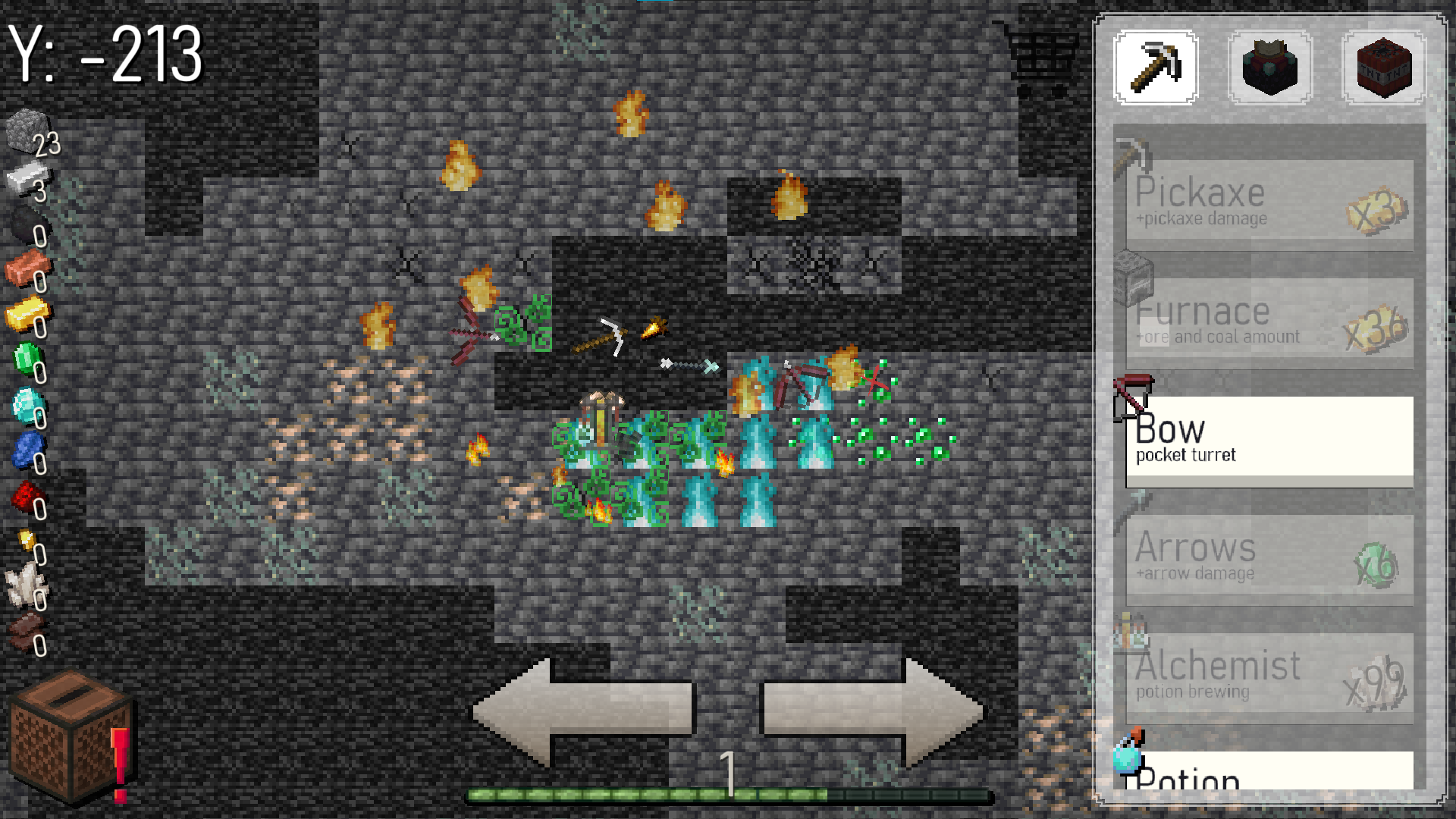1456x819 pixels.
Task: Switch to the Pickaxe upgrades tab
Action: tap(1156, 68)
